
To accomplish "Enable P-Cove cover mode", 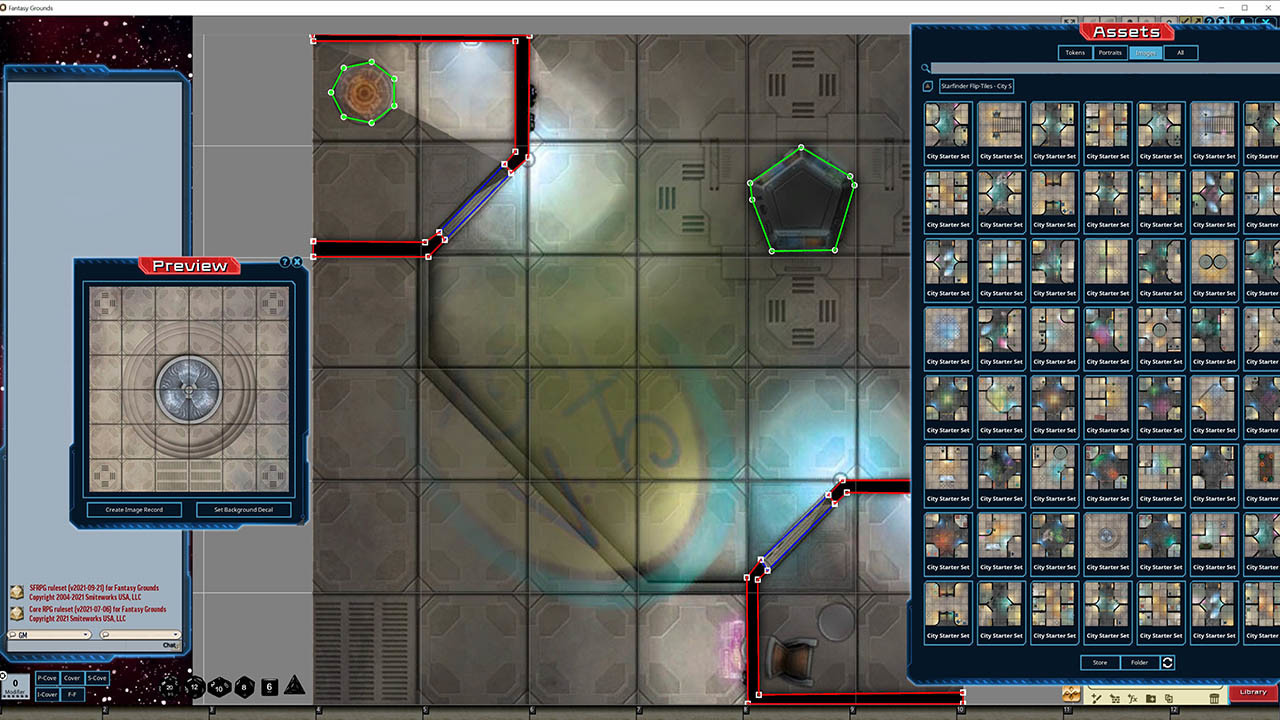I will coord(46,678).
